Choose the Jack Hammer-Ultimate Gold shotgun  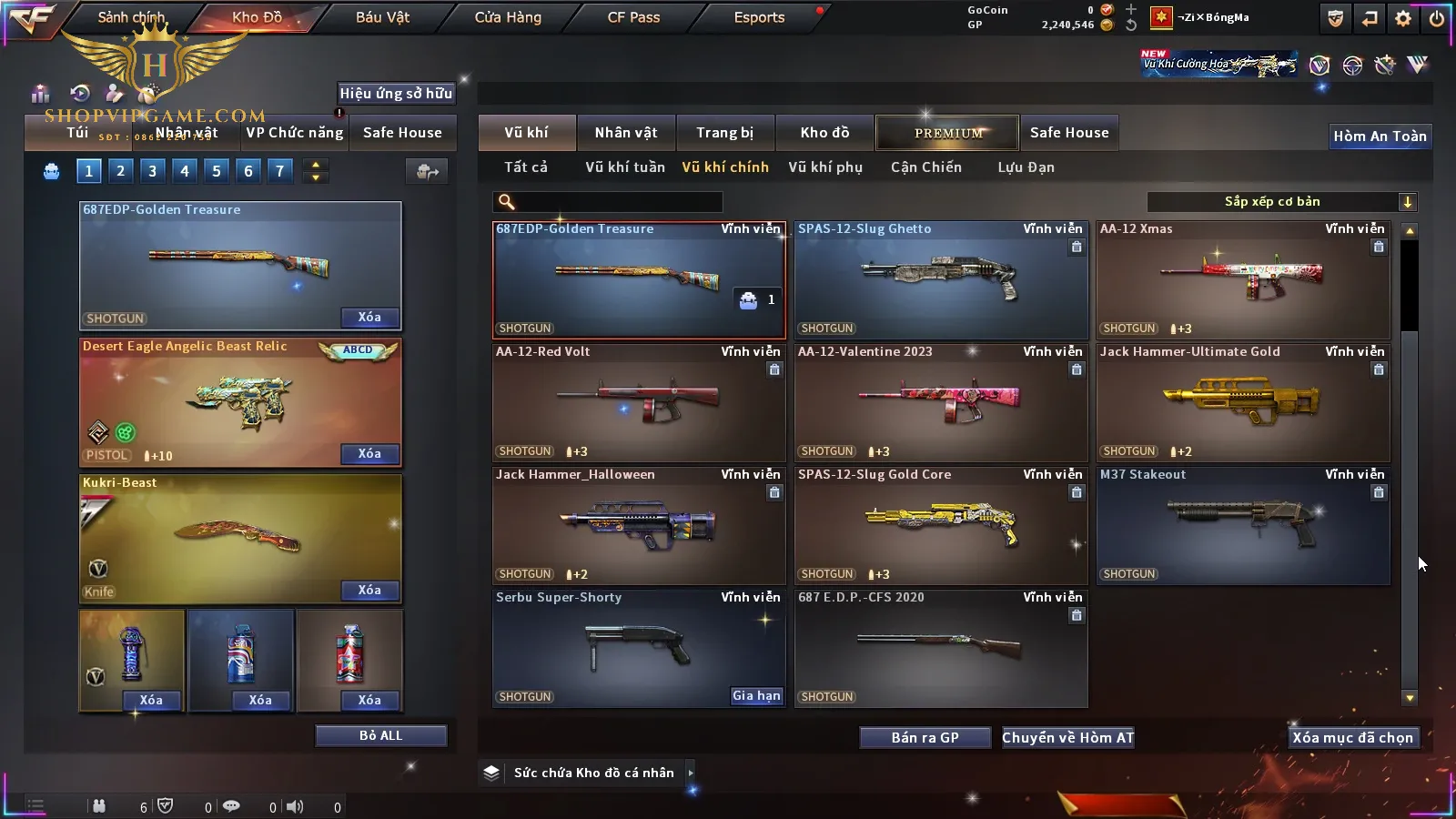pyautogui.click(x=1243, y=403)
